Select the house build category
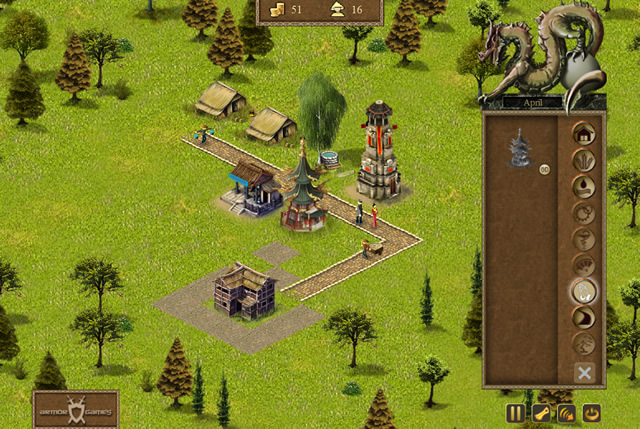Image resolution: width=640 pixels, height=429 pixels. [583, 133]
